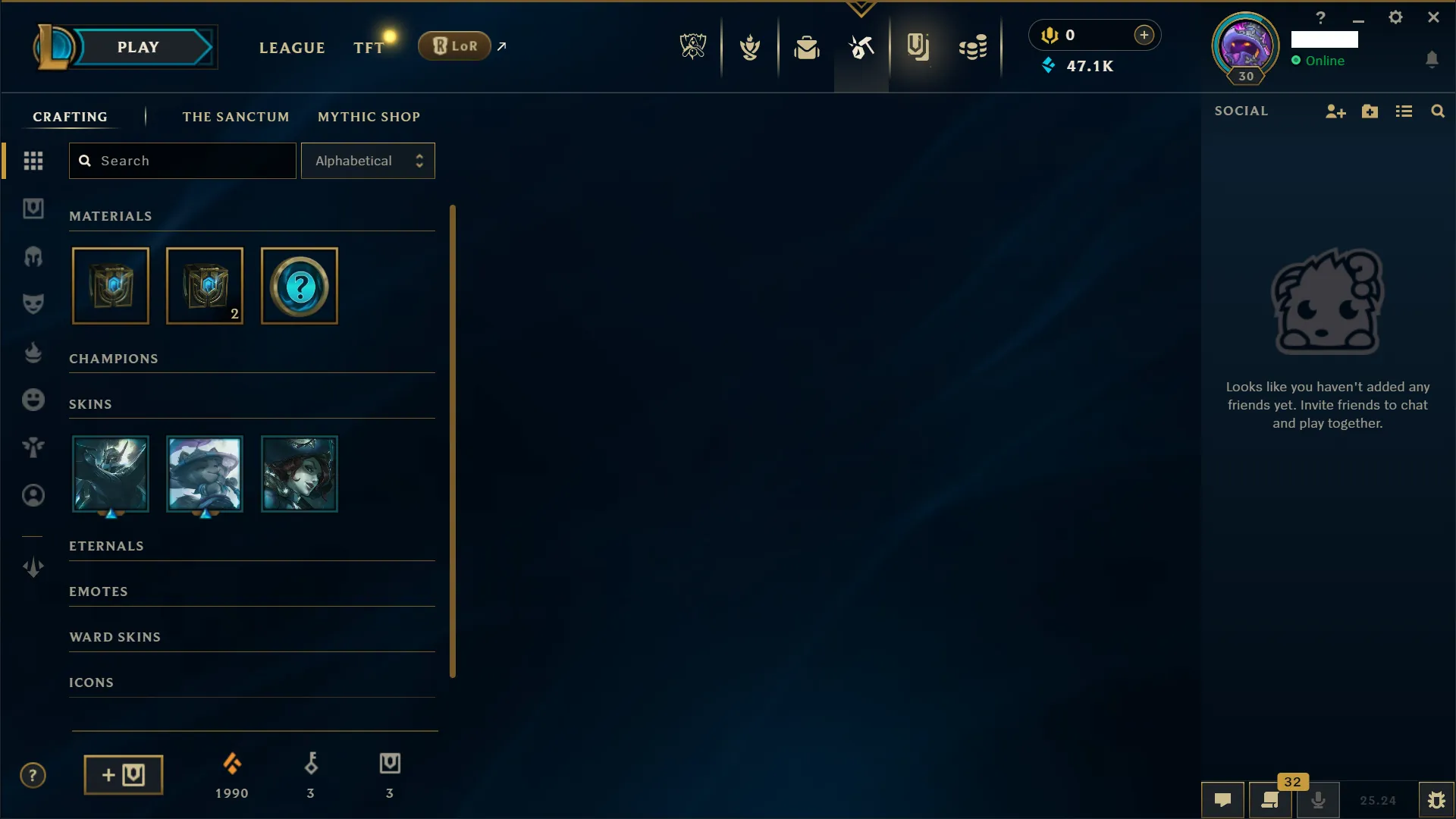Filter loot by emotes smiley icon

tap(33, 400)
